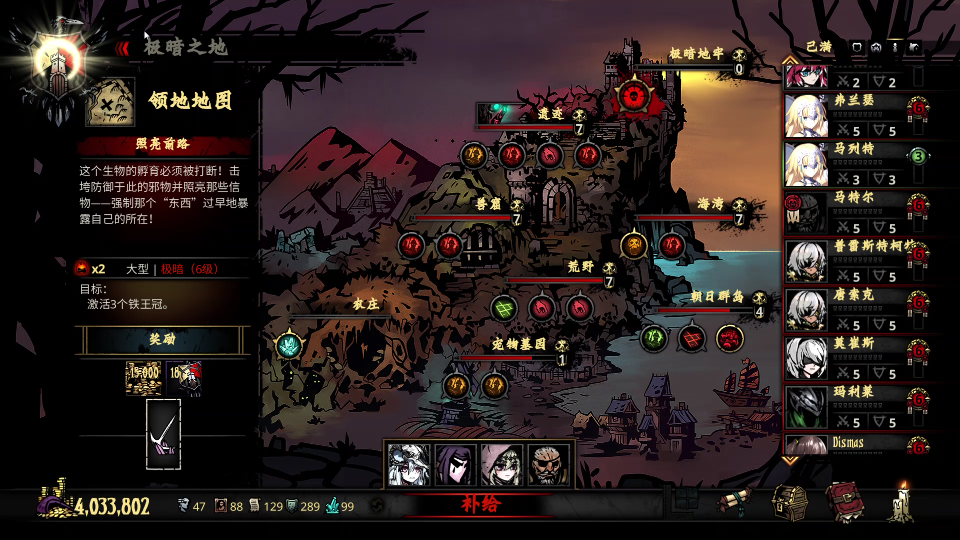Pick hero 唐索克 from the roster
The height and width of the screenshot is (540, 960).
[805, 309]
